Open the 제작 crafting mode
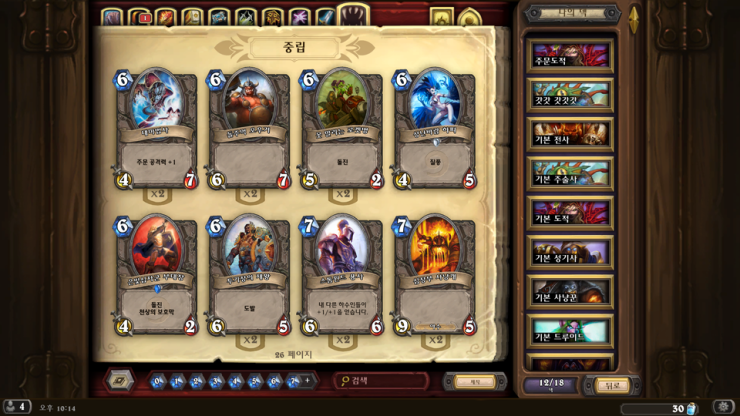Image resolution: width=740 pixels, height=416 pixels. [475, 381]
